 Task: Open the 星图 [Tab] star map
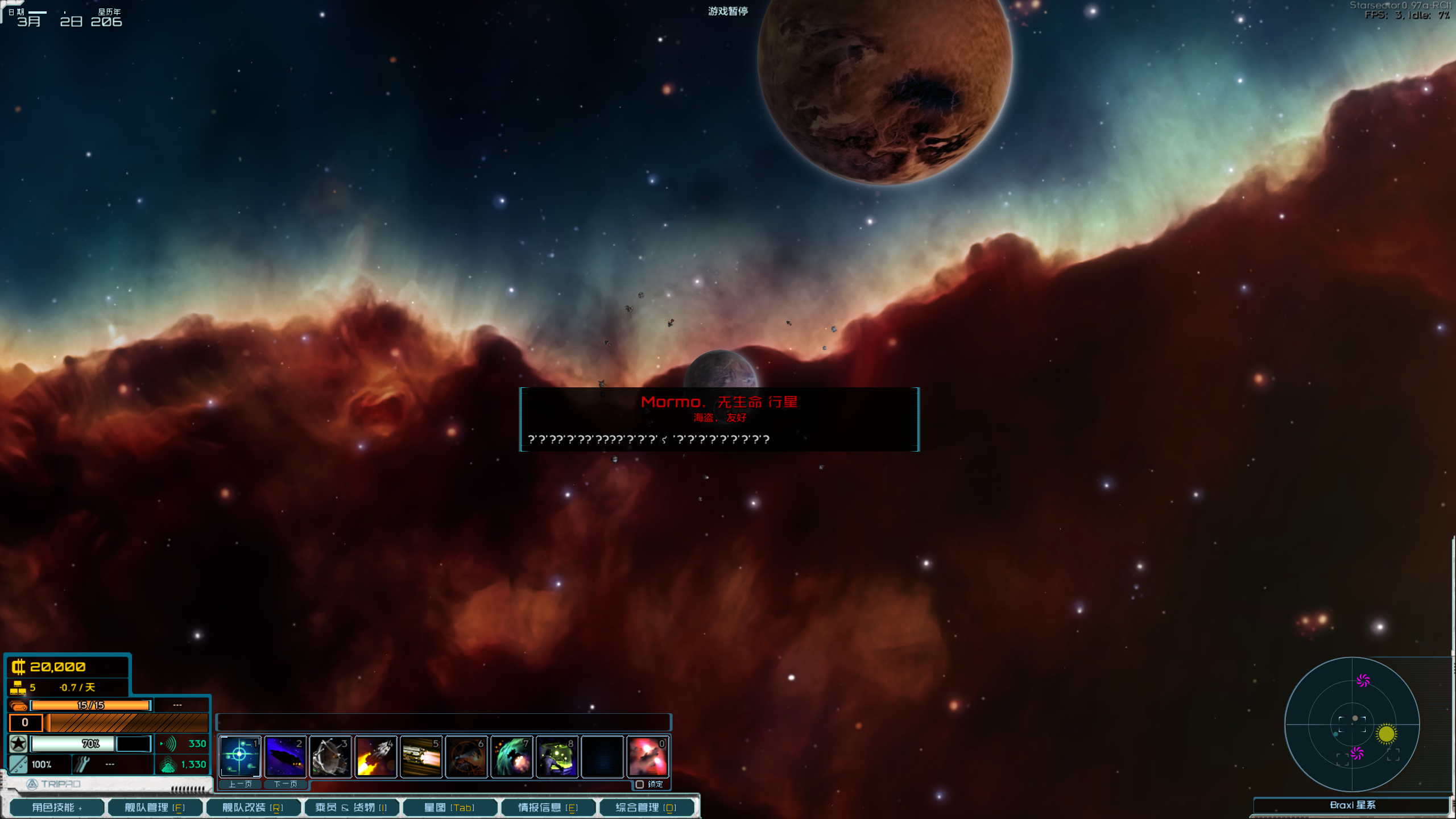point(449,807)
